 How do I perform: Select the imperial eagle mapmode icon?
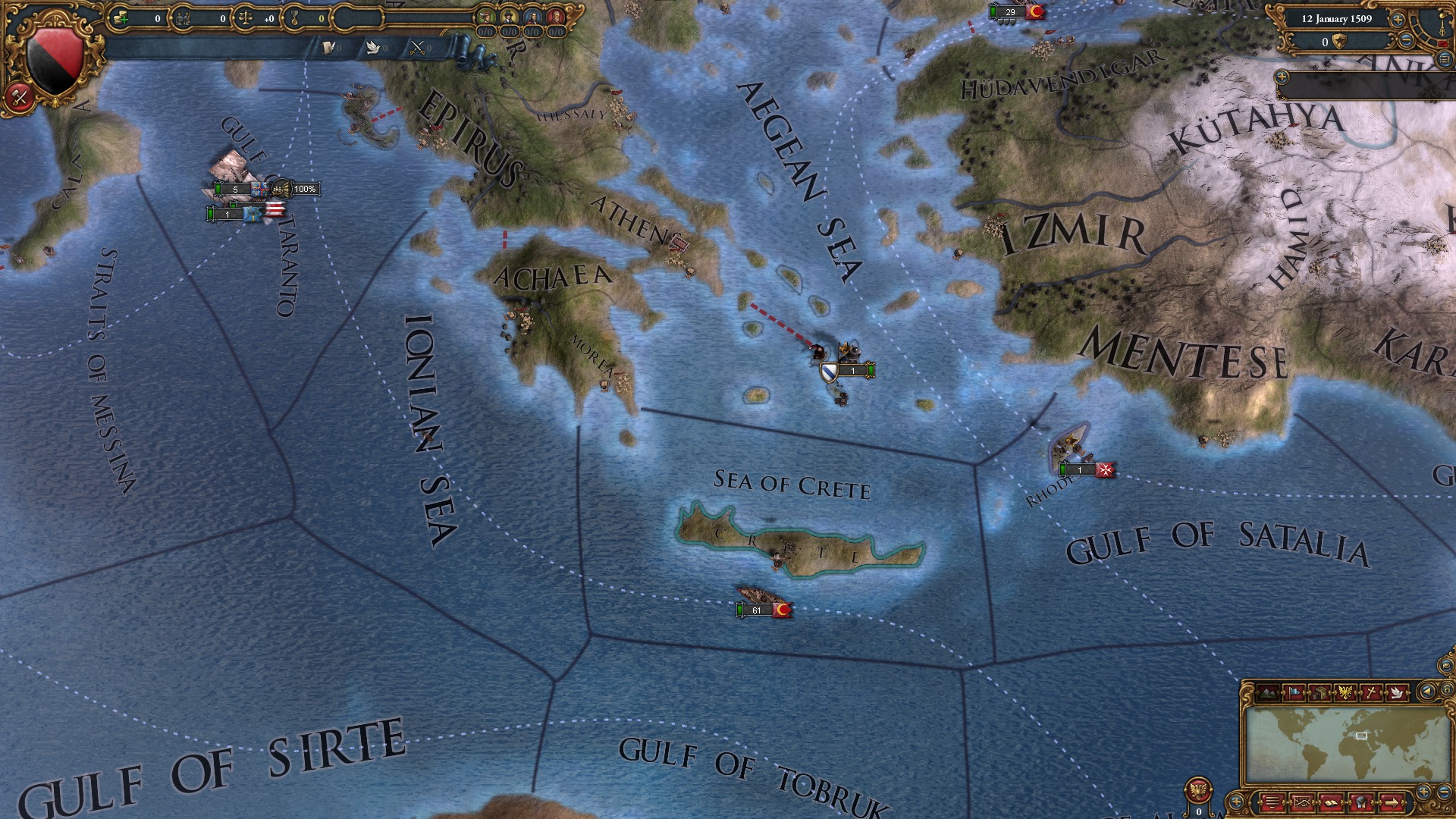coord(1345,692)
